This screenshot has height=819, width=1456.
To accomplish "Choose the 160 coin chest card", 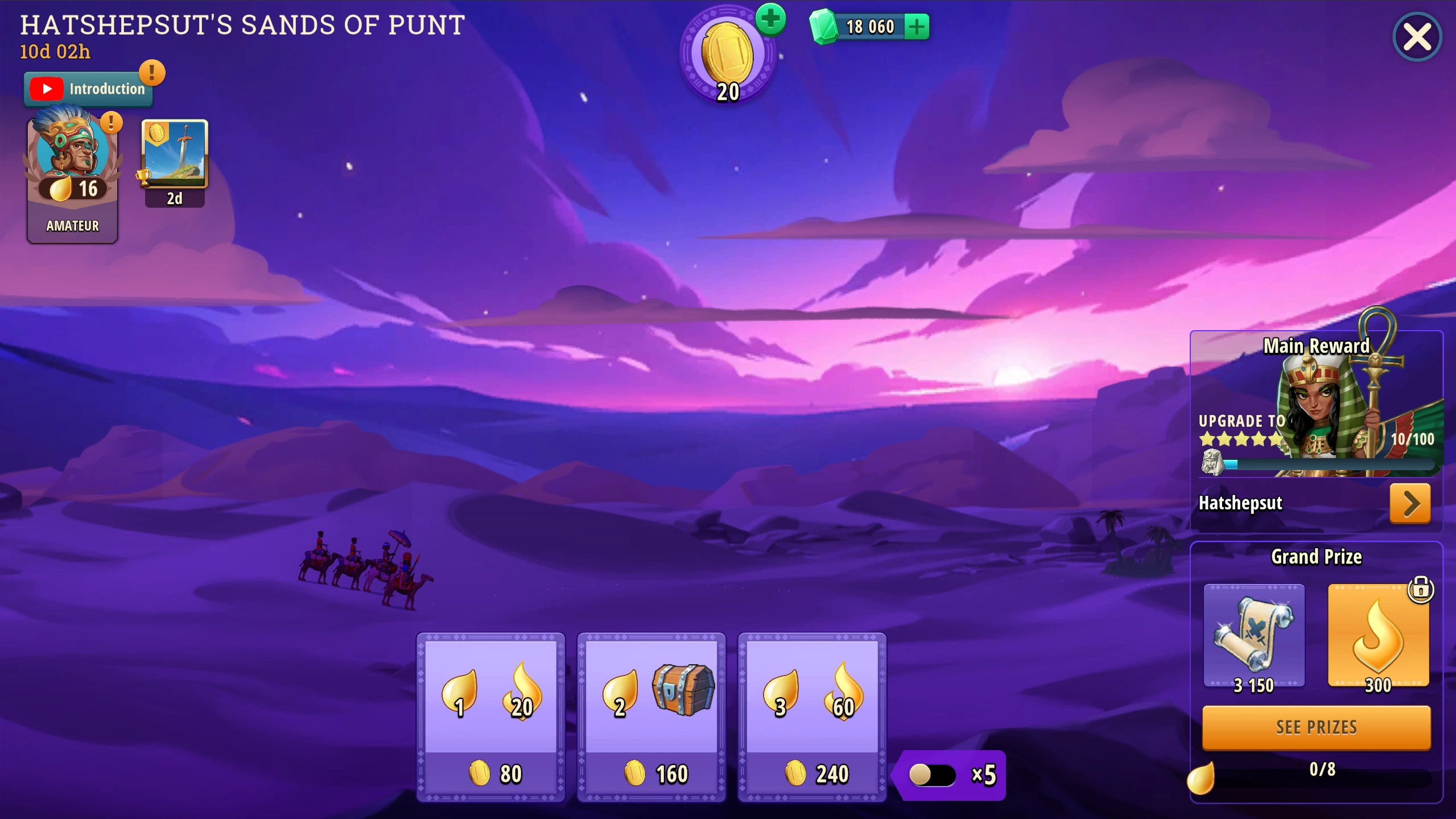I will (x=651, y=717).
